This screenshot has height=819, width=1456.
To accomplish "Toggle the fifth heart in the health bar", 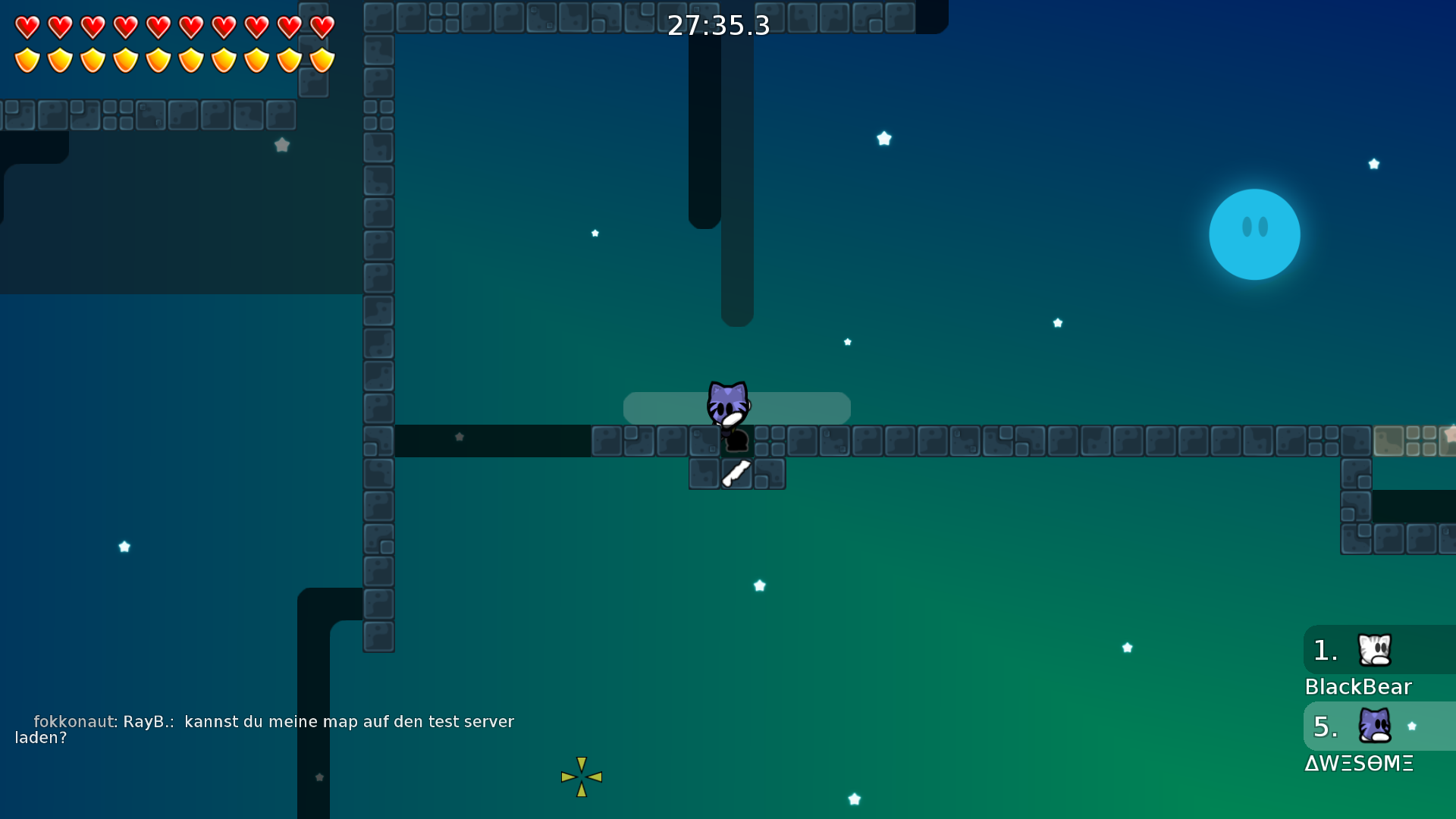I will (x=158, y=27).
